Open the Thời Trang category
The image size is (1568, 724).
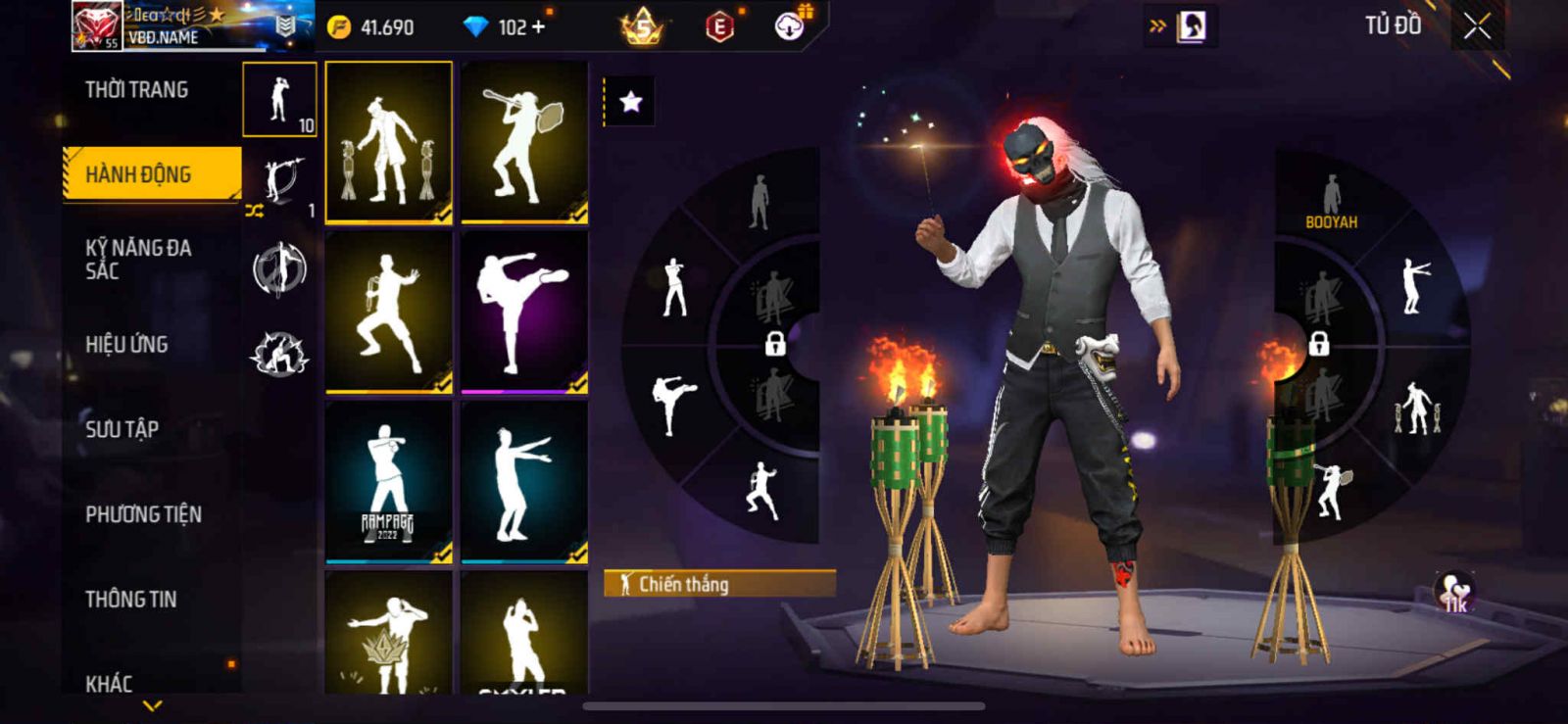click(x=137, y=90)
